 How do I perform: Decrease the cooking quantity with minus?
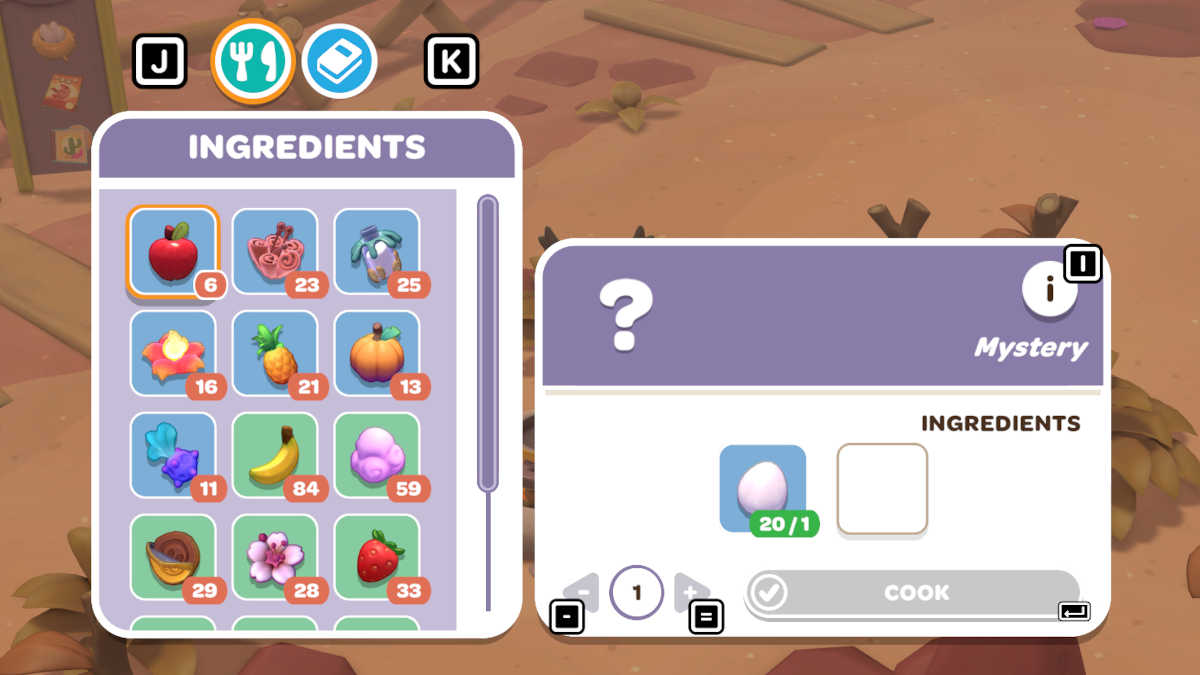tap(582, 593)
